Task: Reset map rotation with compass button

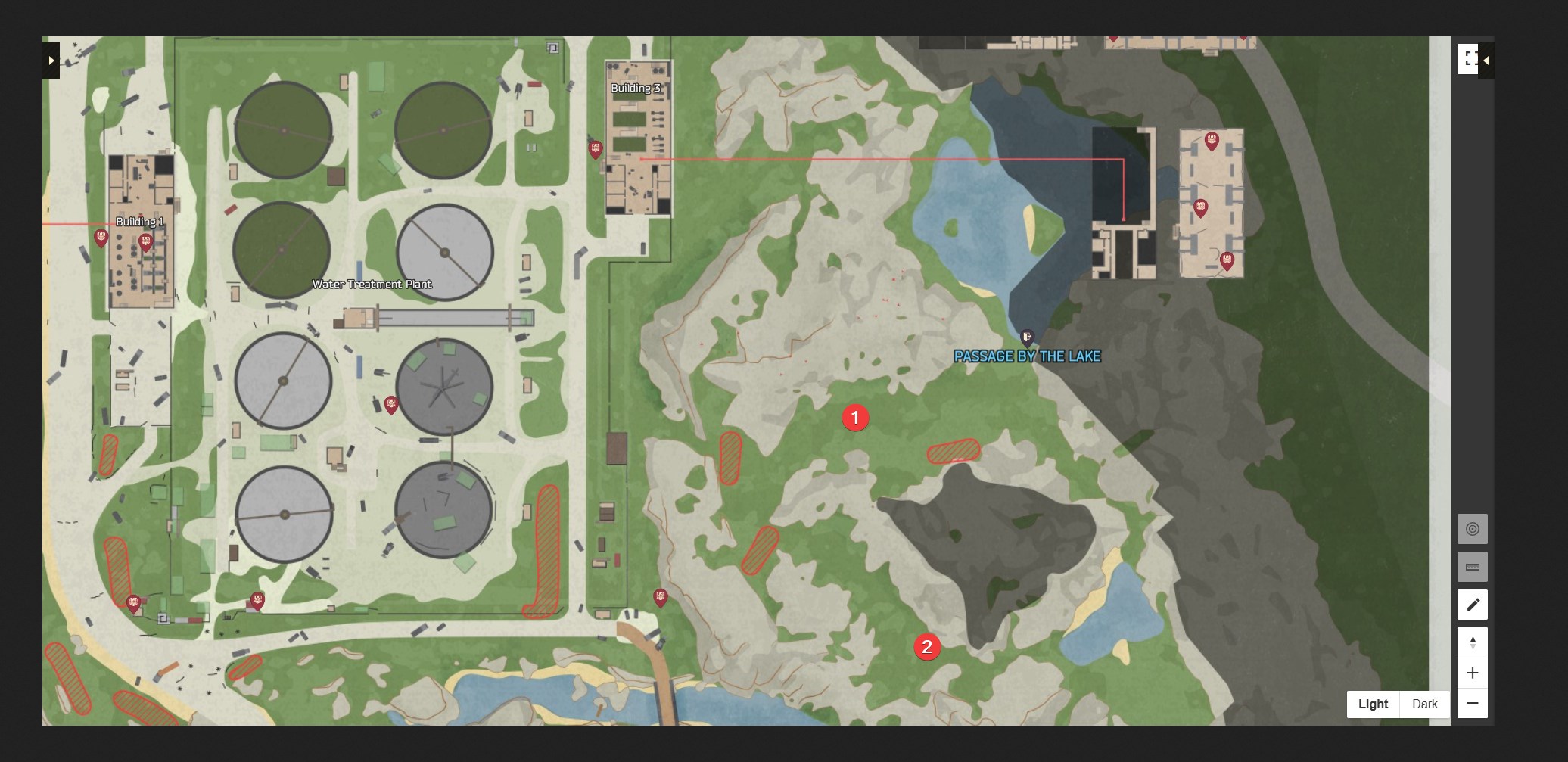Action: [x=1472, y=642]
